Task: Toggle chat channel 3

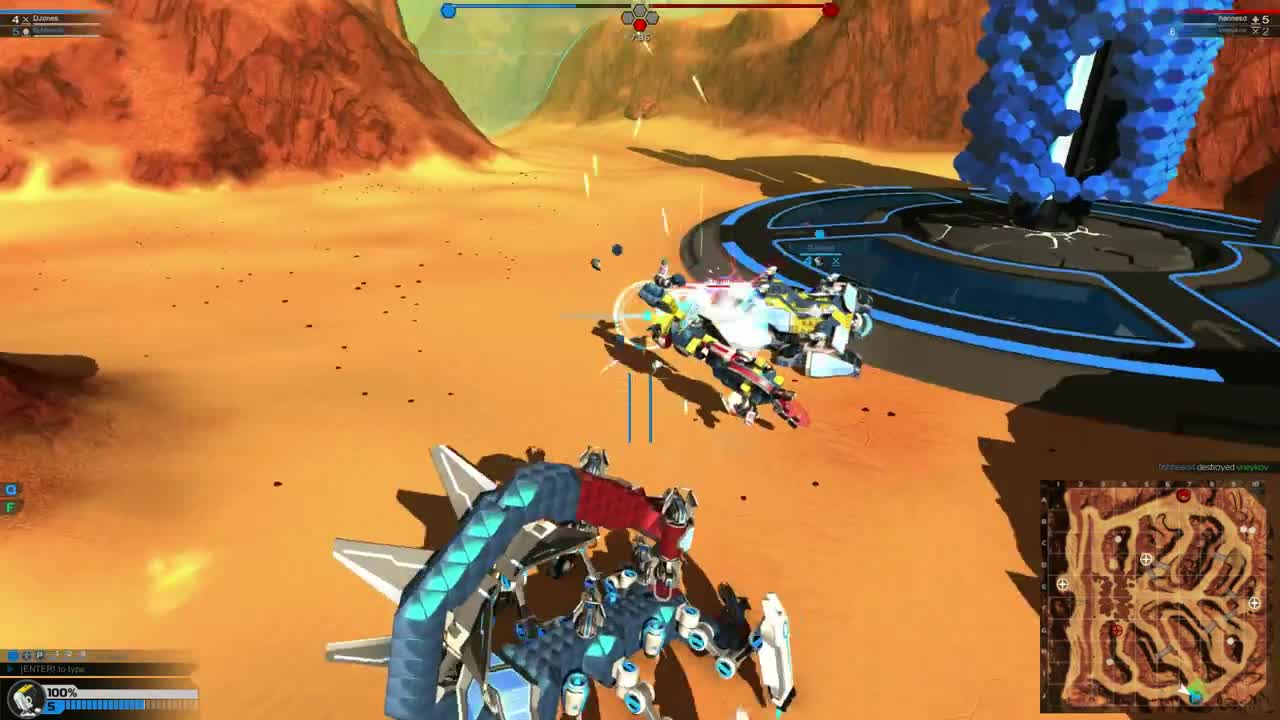Action: (83, 654)
